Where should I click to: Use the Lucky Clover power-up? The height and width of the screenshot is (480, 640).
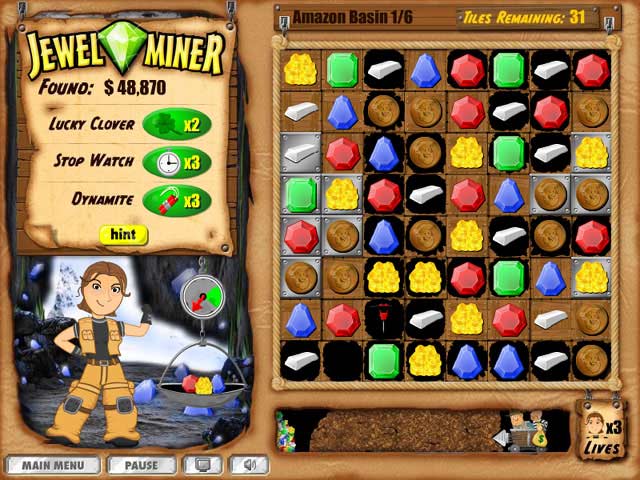177,124
